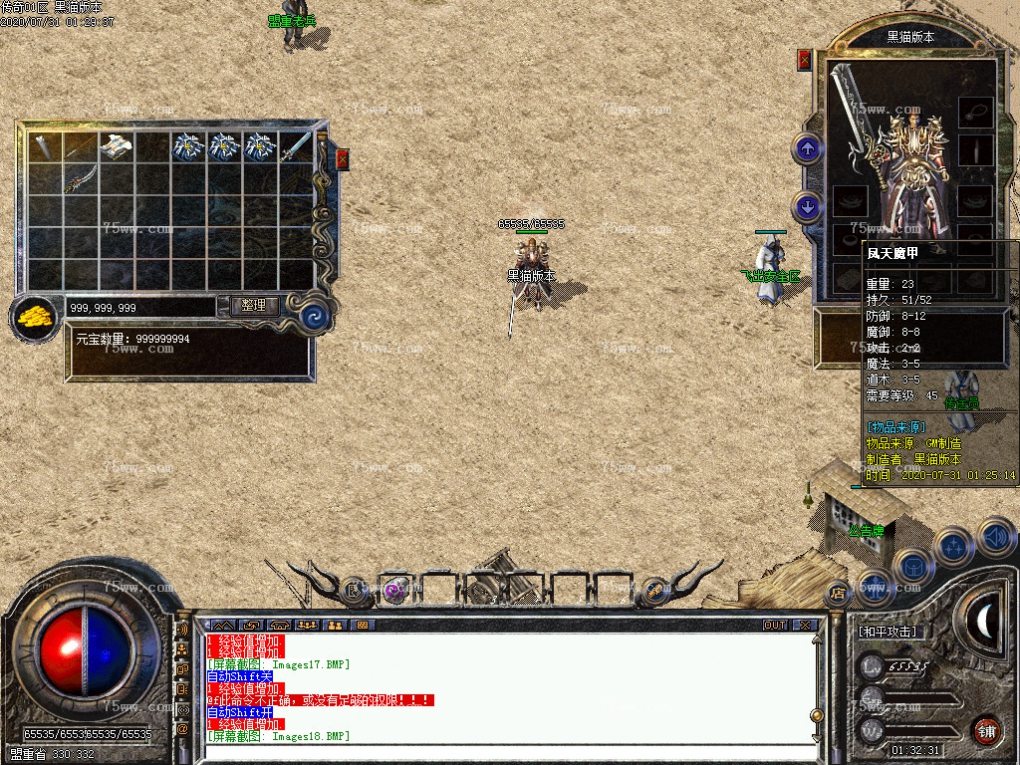Toggle the speaker sound button
Image resolution: width=1020 pixels, height=765 pixels.
point(995,537)
